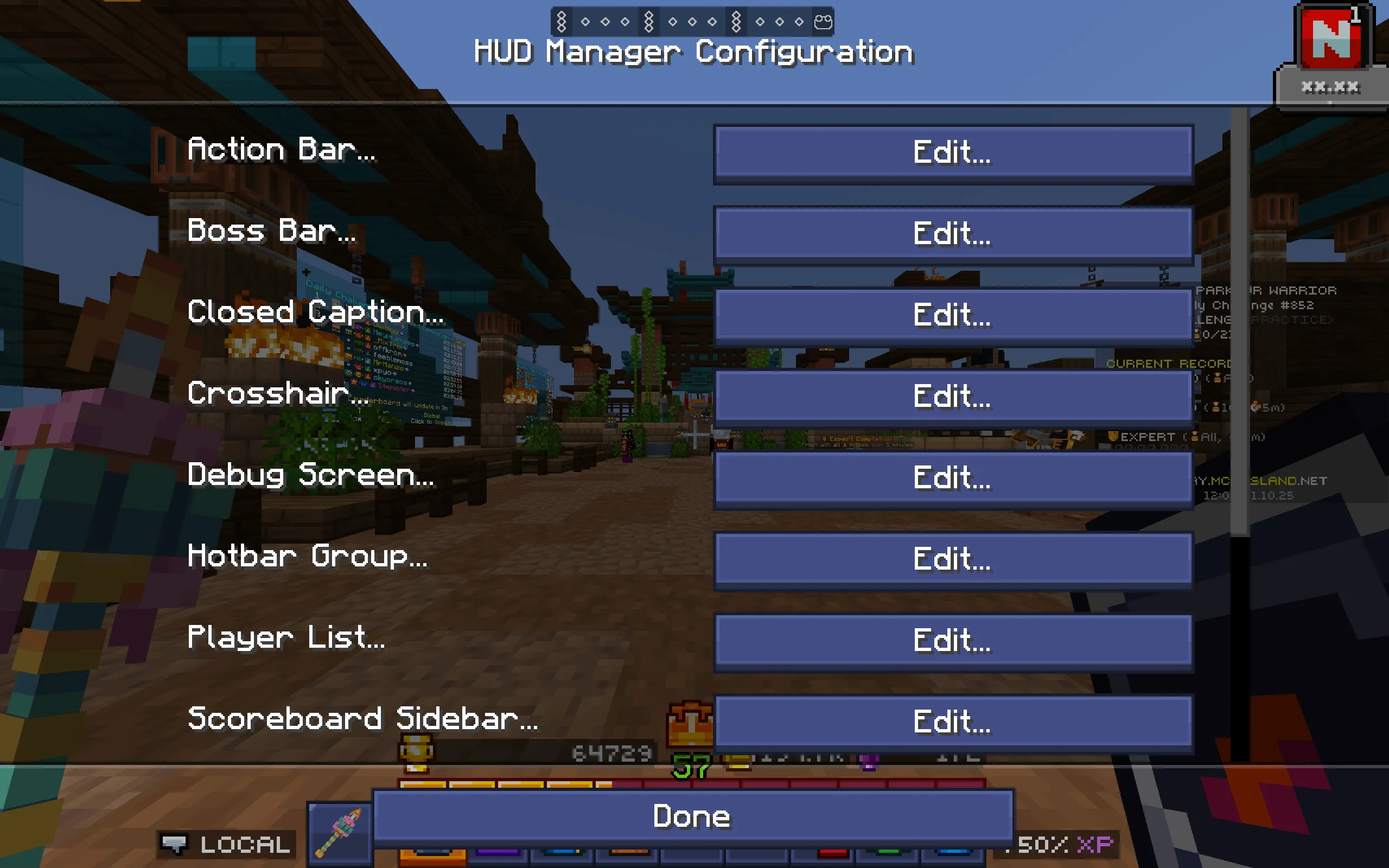This screenshot has height=868, width=1389.
Task: Toggle the first diamond indicator after the DNA icon
Action: 586,22
